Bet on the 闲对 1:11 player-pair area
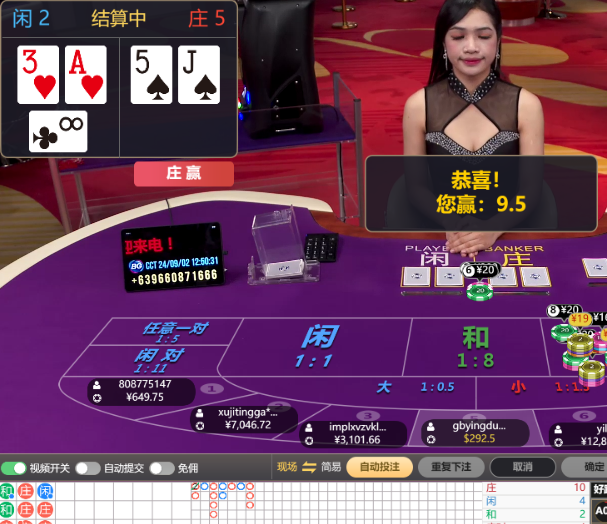Image resolution: width=607 pixels, height=524 pixels. (160, 360)
